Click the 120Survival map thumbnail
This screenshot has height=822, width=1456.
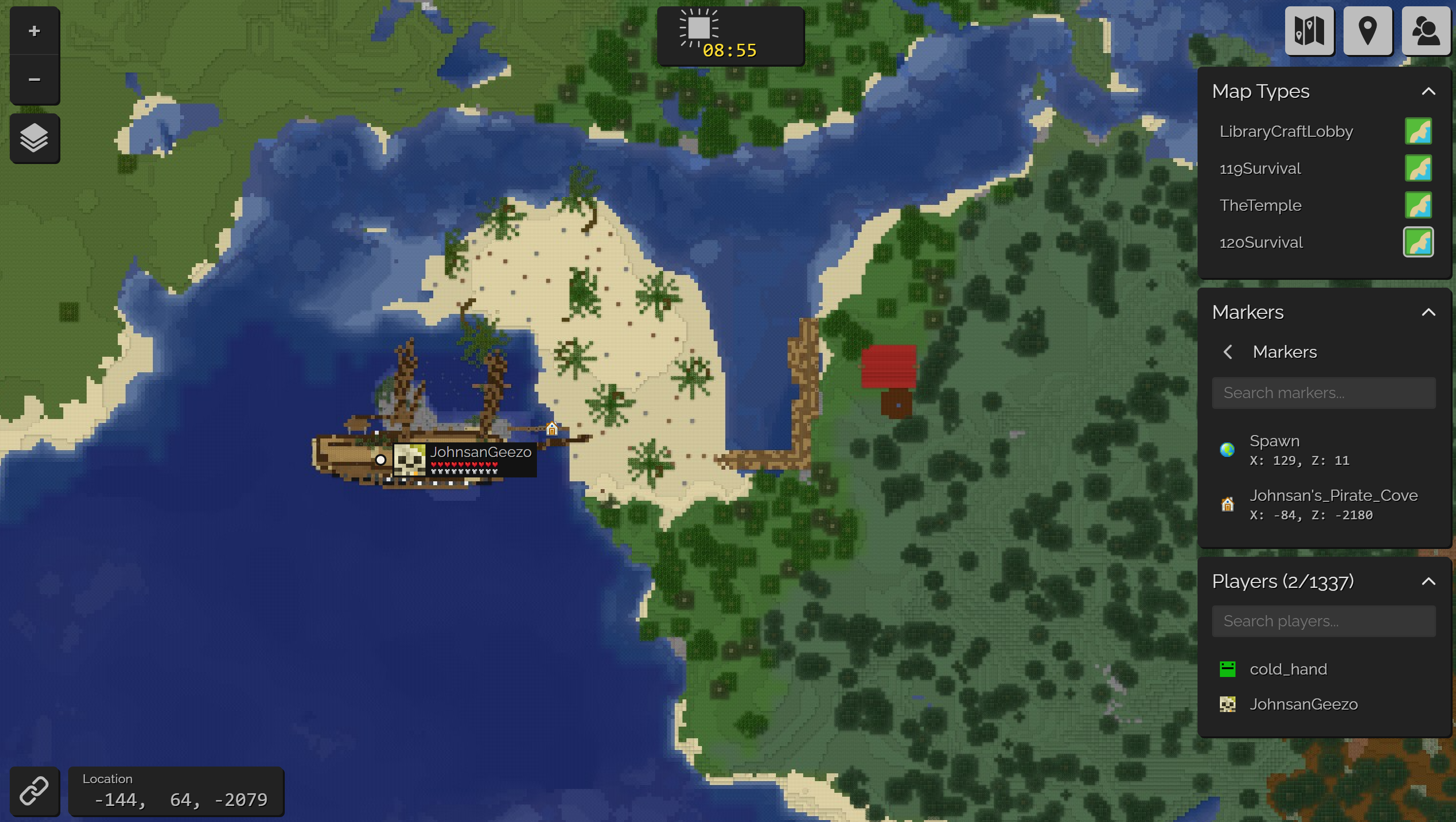1419,242
